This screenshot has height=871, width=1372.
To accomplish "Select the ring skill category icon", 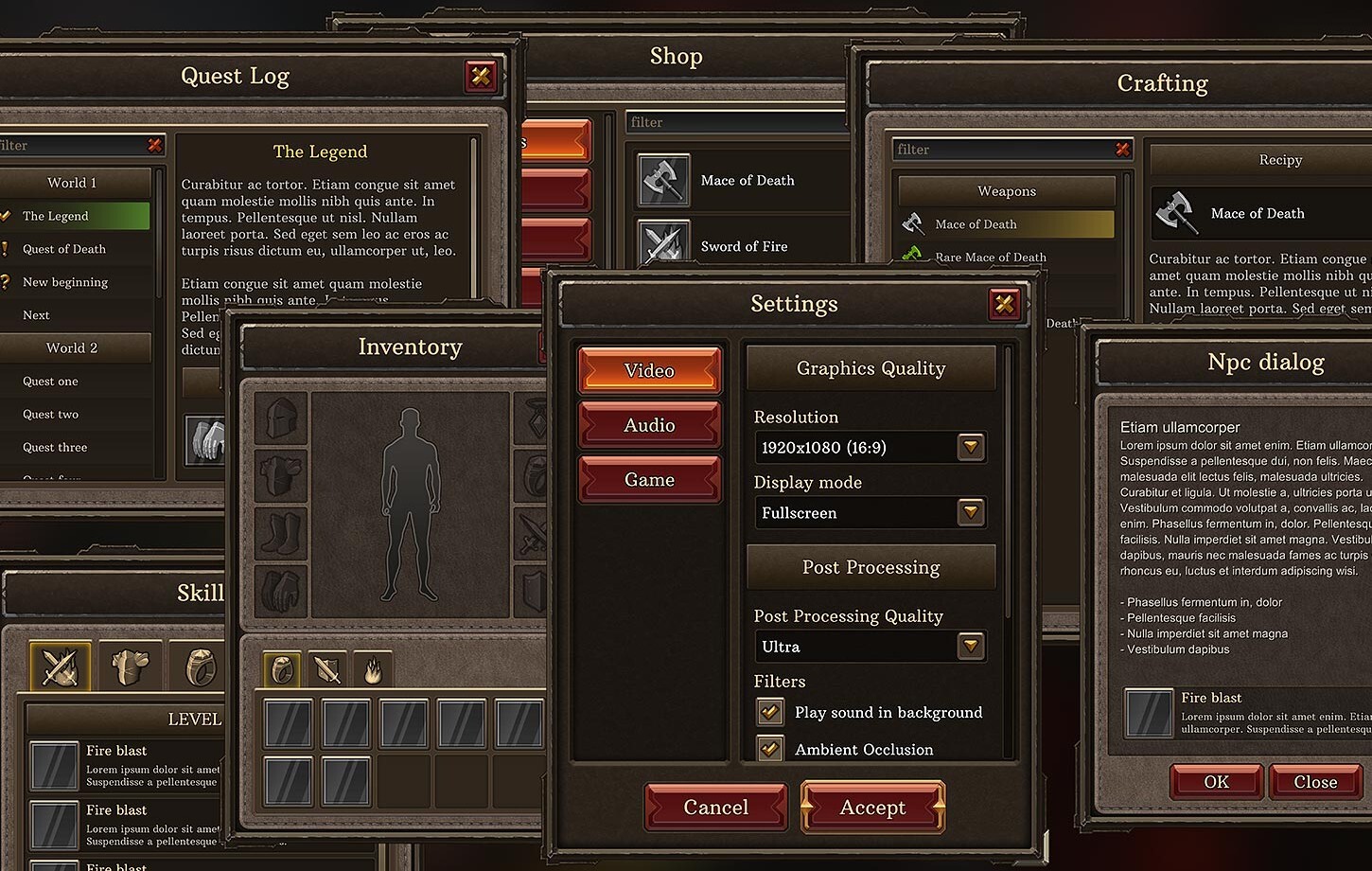I will coord(201,666).
